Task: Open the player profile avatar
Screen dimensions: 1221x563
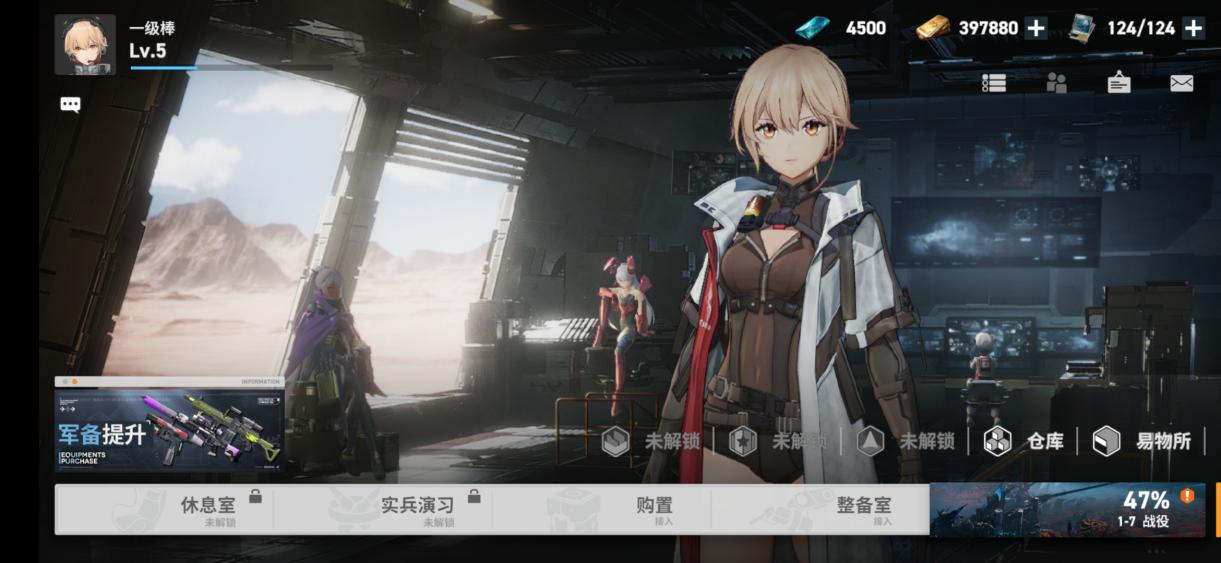Action: [x=85, y=45]
